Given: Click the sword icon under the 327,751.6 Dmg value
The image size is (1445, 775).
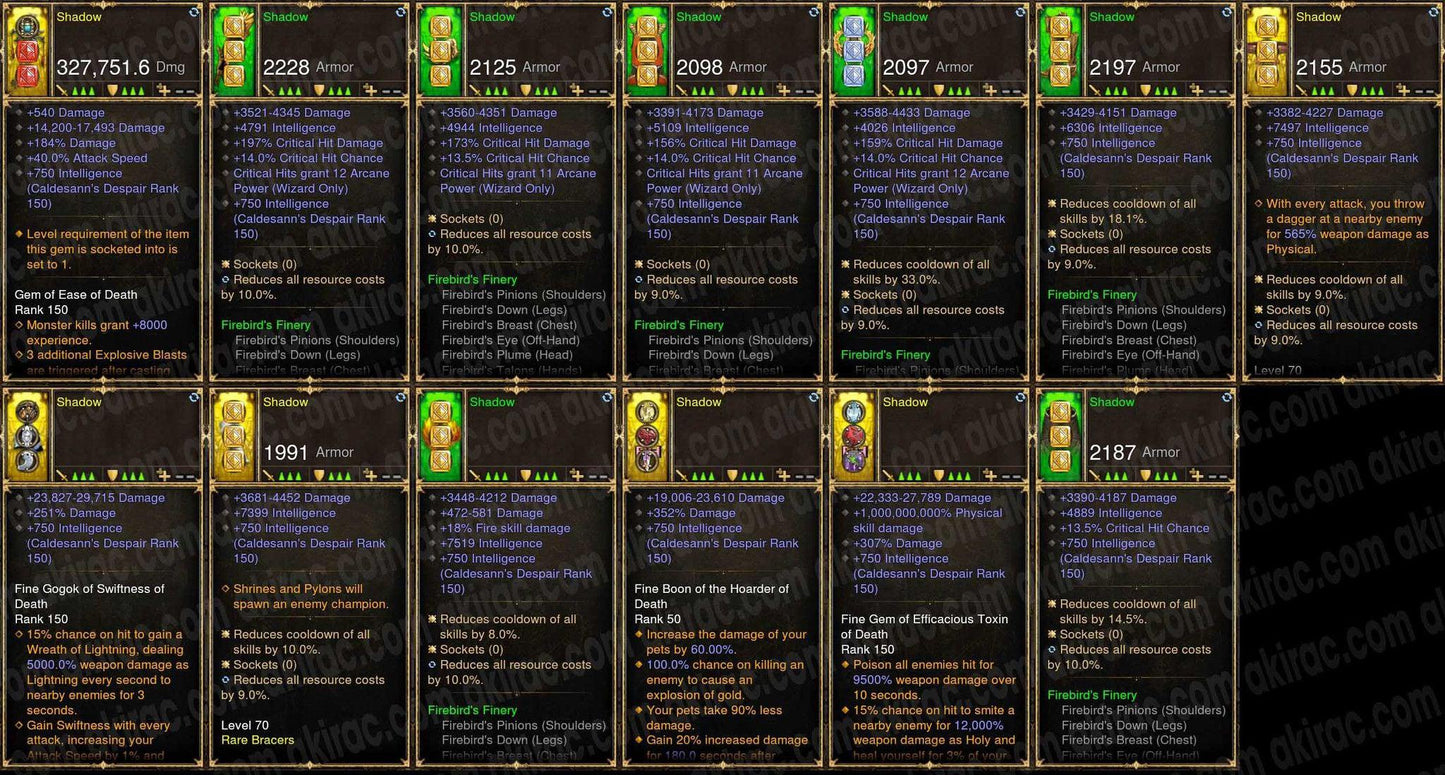Looking at the screenshot, I should (62, 90).
